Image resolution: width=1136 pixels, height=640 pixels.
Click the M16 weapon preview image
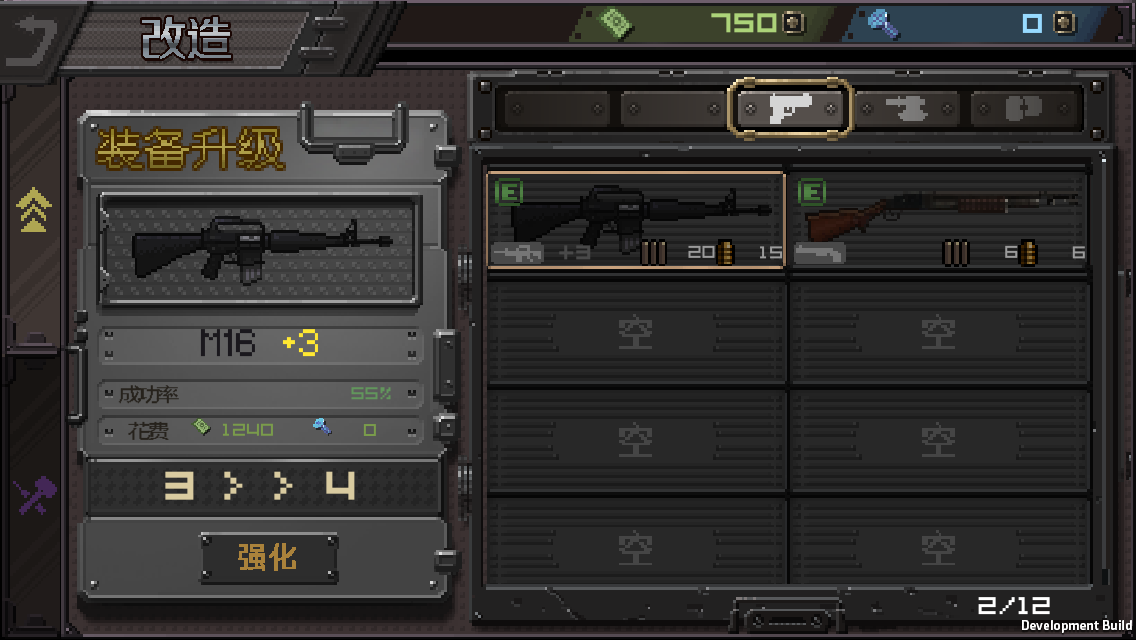pyautogui.click(x=260, y=248)
